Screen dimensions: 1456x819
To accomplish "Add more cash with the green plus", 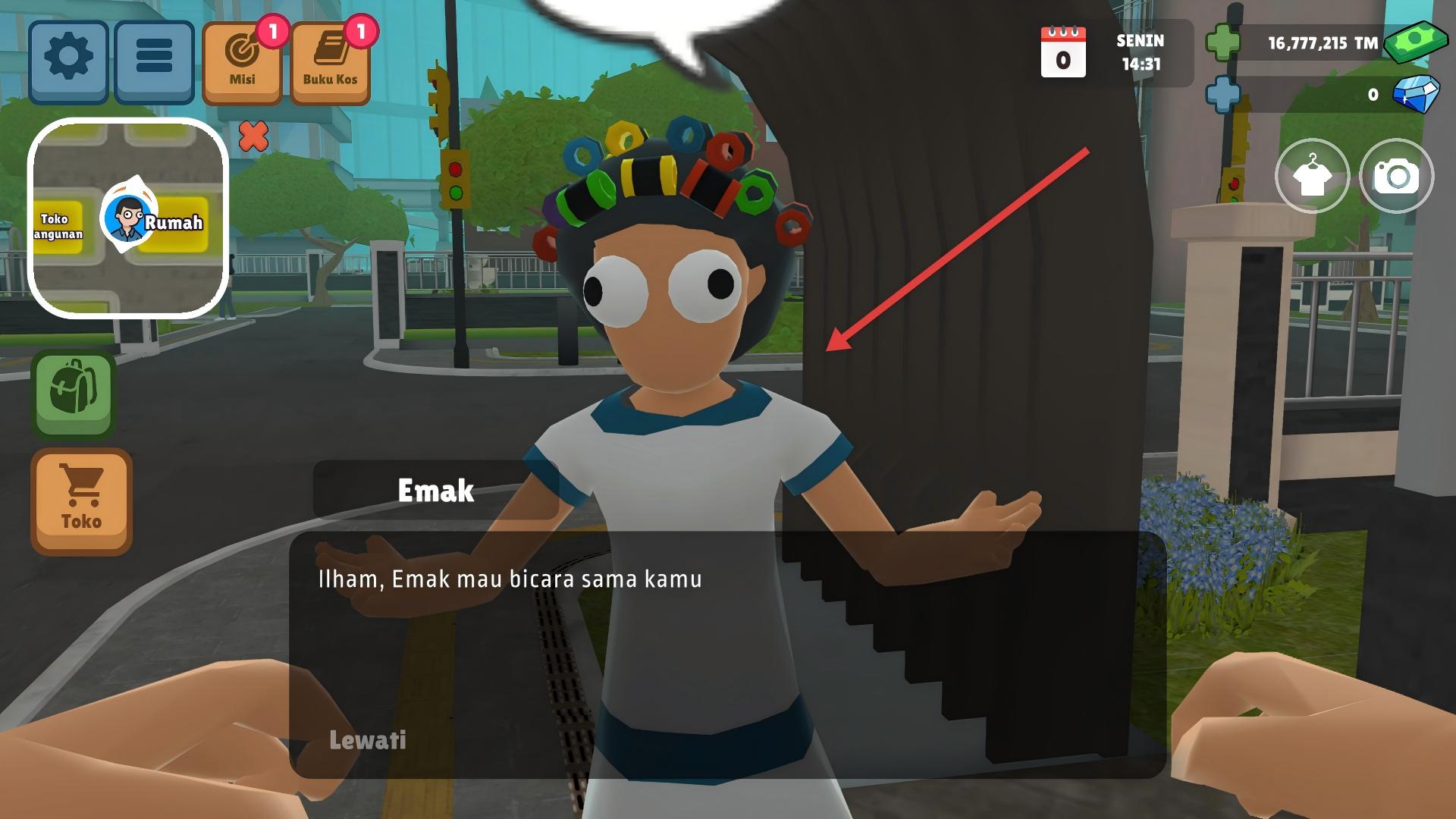I will click(1222, 43).
